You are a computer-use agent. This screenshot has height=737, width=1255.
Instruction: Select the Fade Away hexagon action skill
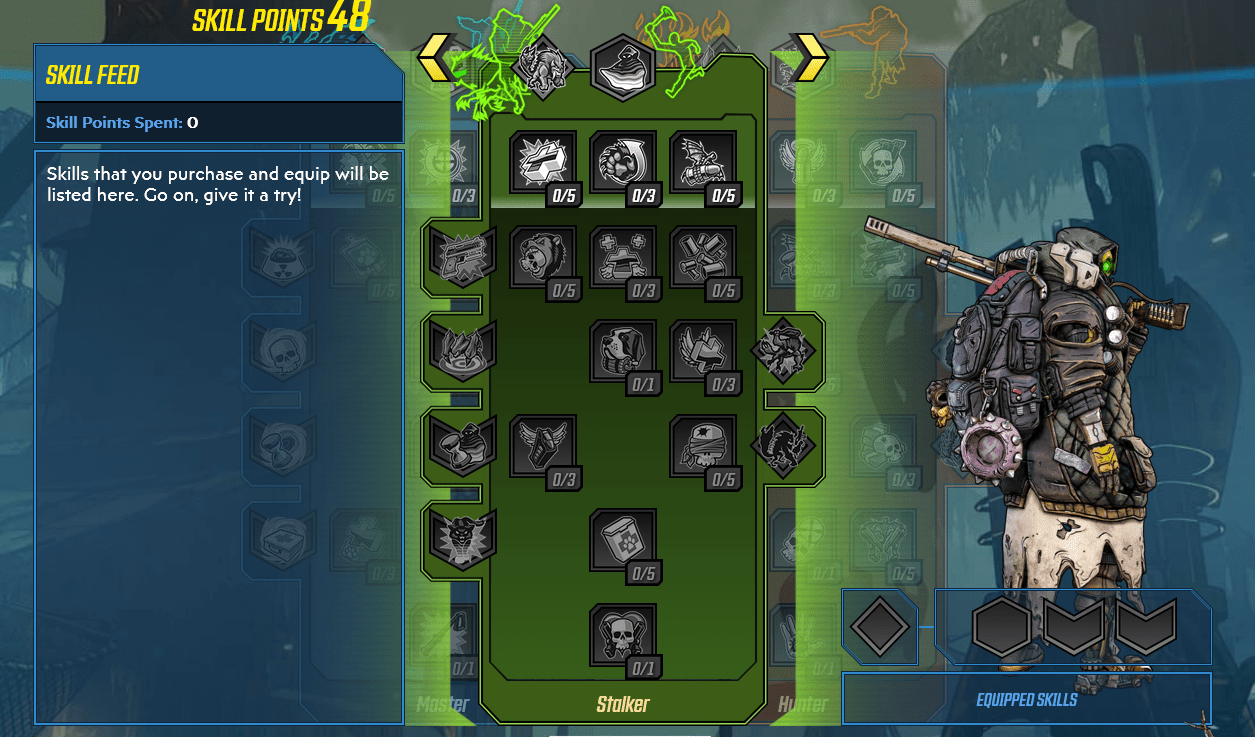[x=623, y=68]
